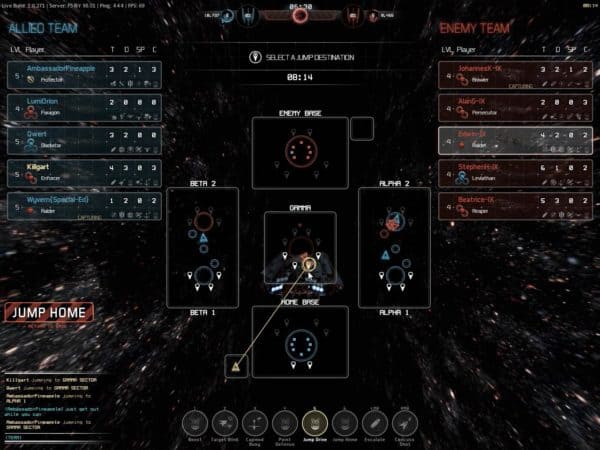Select the highlighted Jump Drive ability
The height and width of the screenshot is (450, 600).
316,422
